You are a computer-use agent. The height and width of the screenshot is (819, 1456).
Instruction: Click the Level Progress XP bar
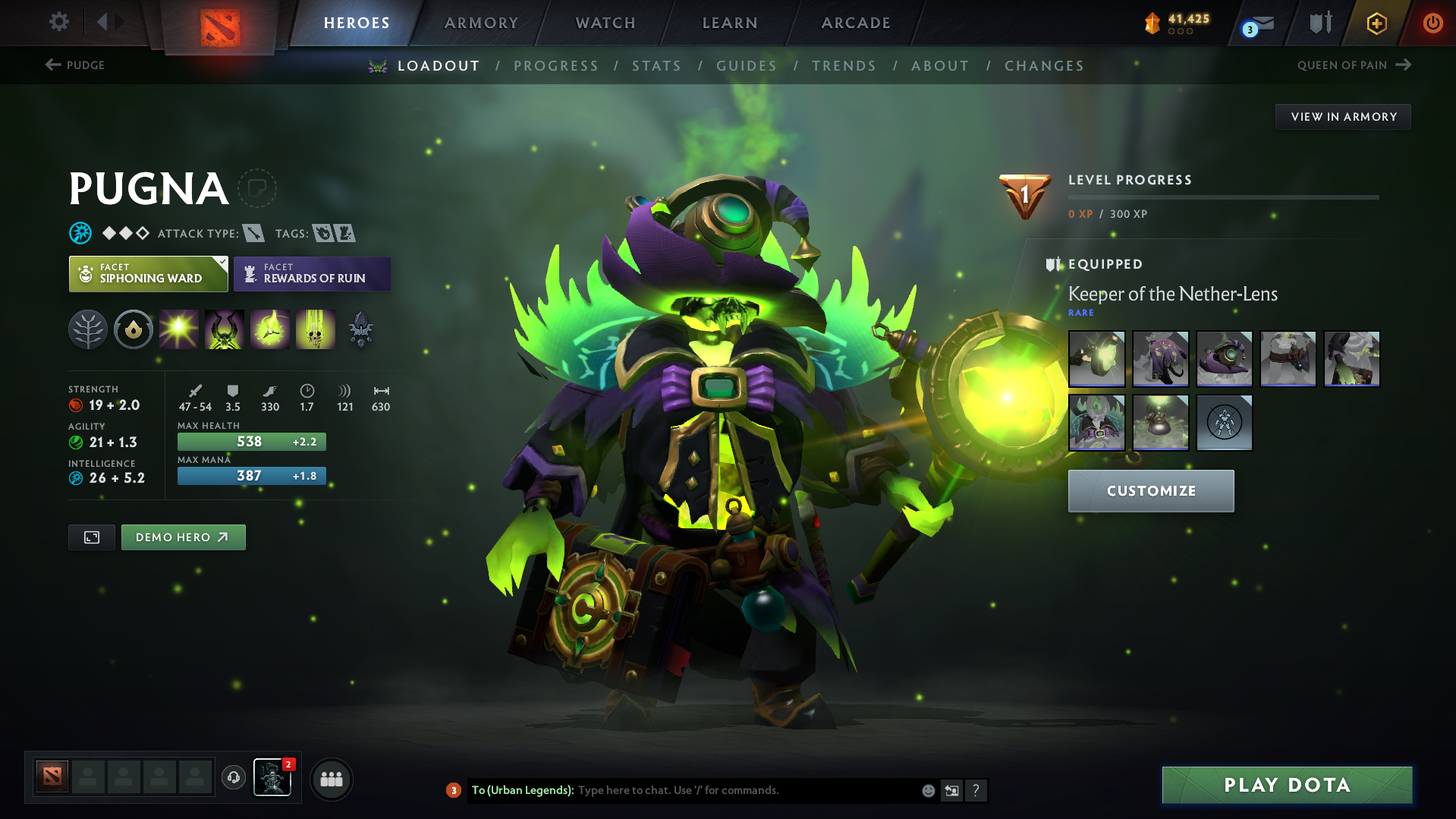pos(1222,197)
